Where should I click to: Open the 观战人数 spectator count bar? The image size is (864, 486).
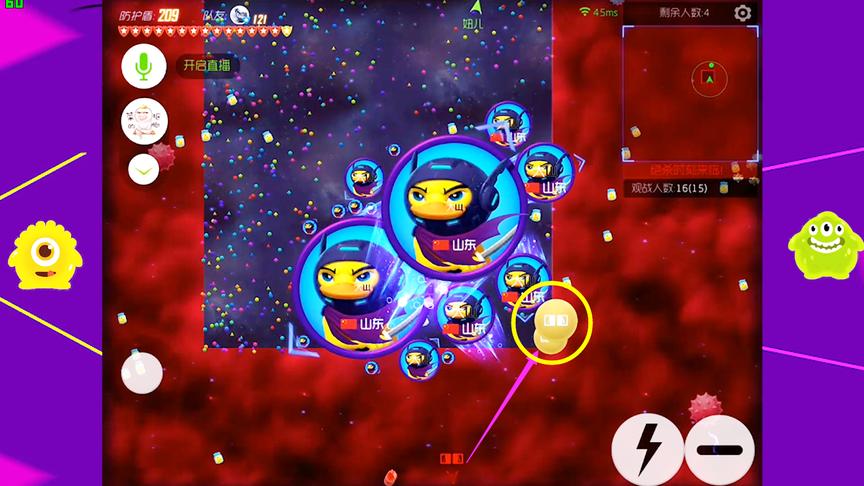[x=690, y=187]
